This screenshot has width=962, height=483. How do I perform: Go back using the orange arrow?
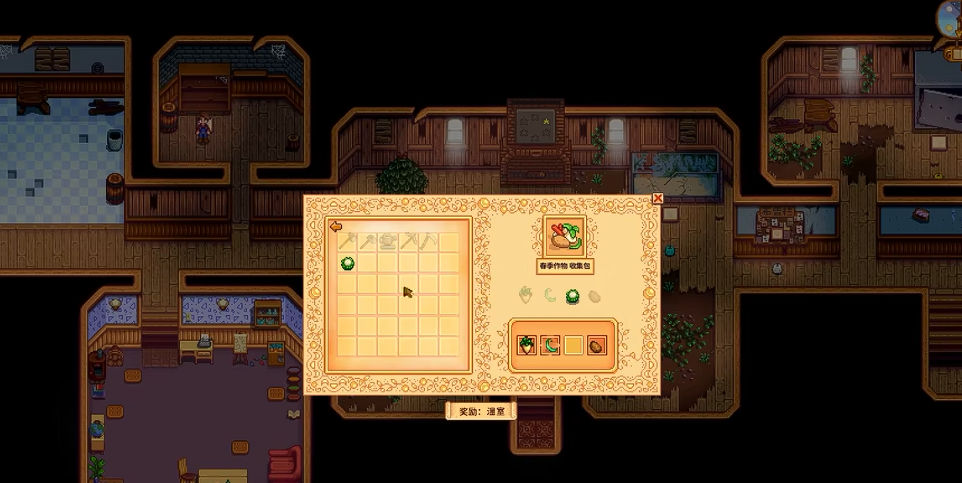(336, 226)
